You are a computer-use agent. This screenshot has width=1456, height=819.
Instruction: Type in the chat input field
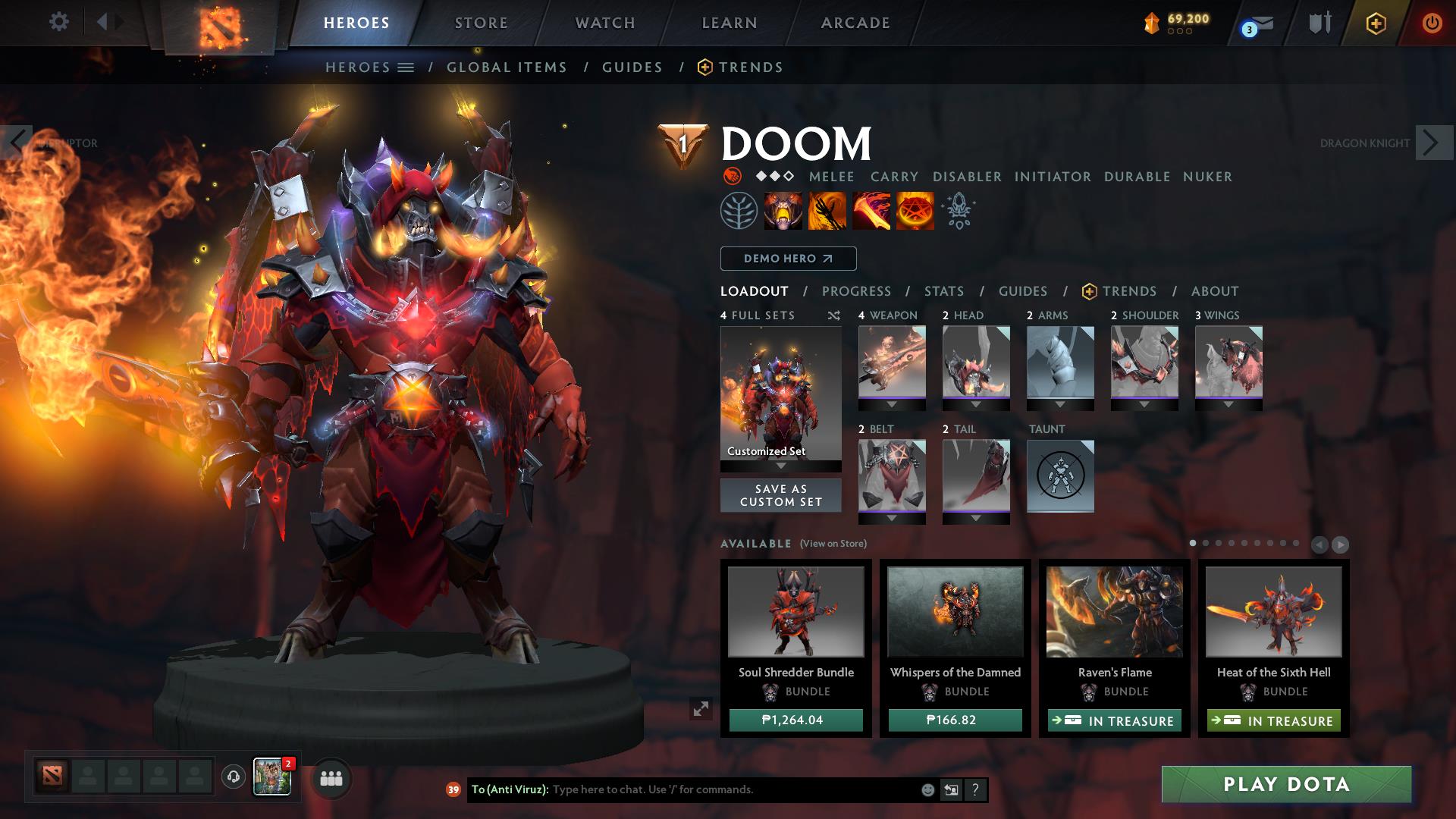click(x=682, y=789)
